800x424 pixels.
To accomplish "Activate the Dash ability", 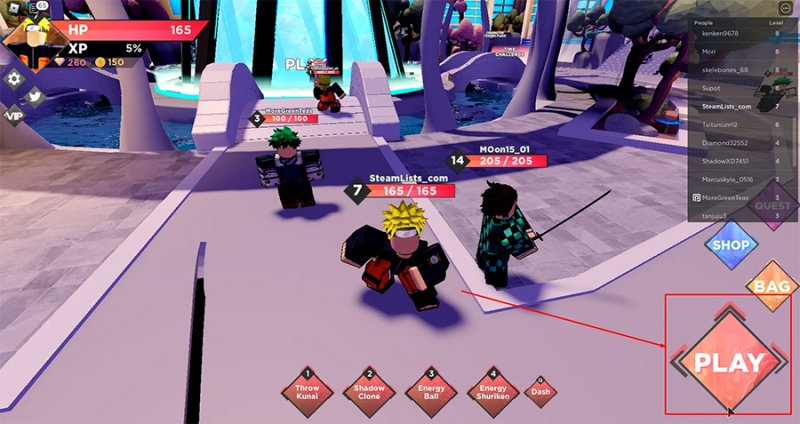I will point(540,391).
